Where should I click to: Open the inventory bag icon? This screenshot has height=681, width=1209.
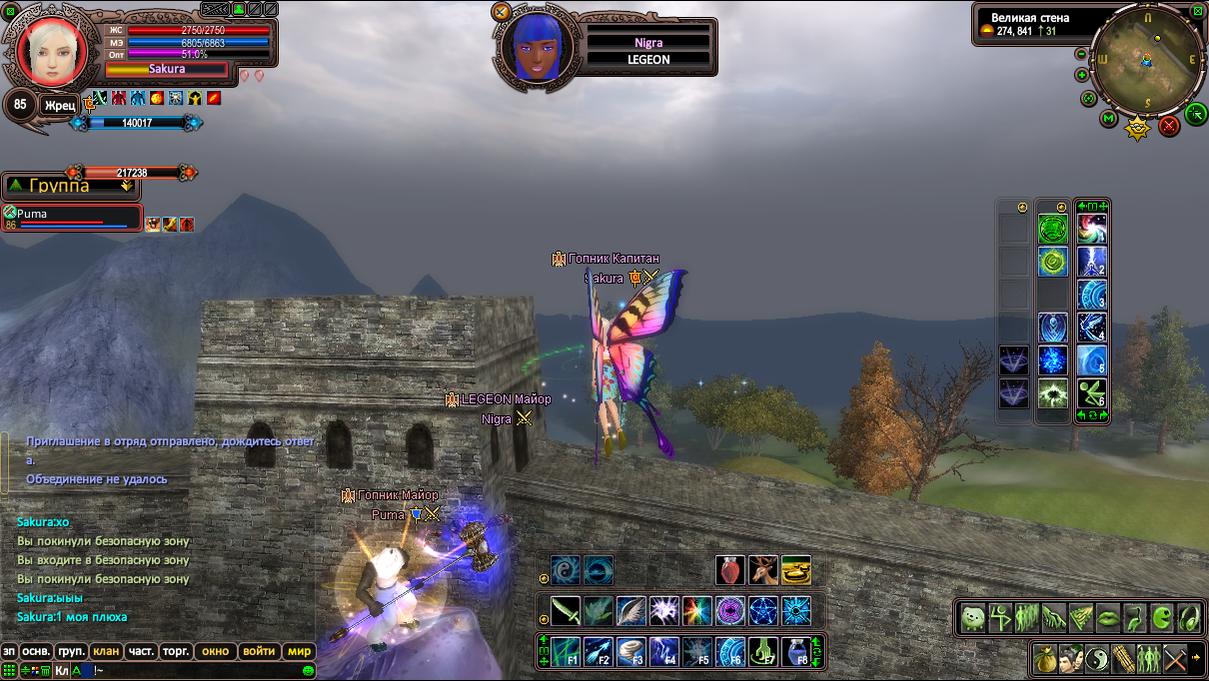click(x=1046, y=659)
